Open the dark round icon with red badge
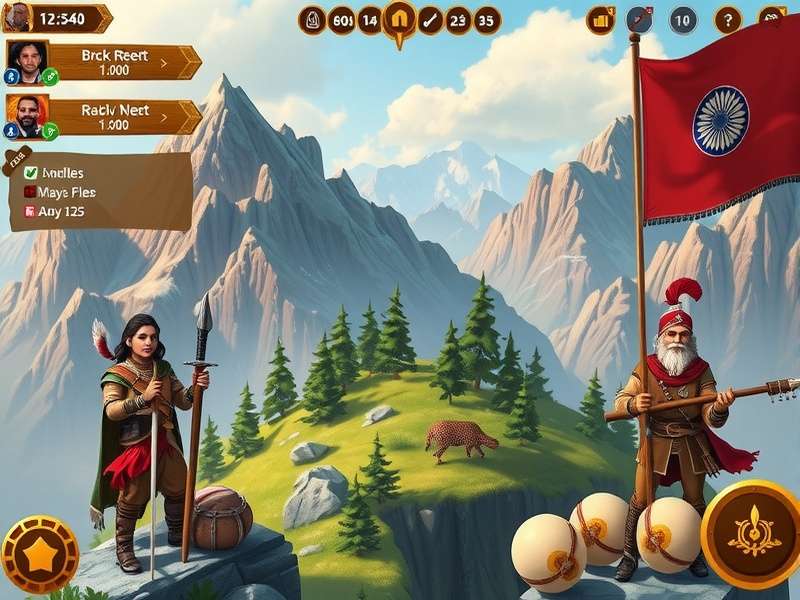Screen dimensions: 800x600 coord(639,19)
